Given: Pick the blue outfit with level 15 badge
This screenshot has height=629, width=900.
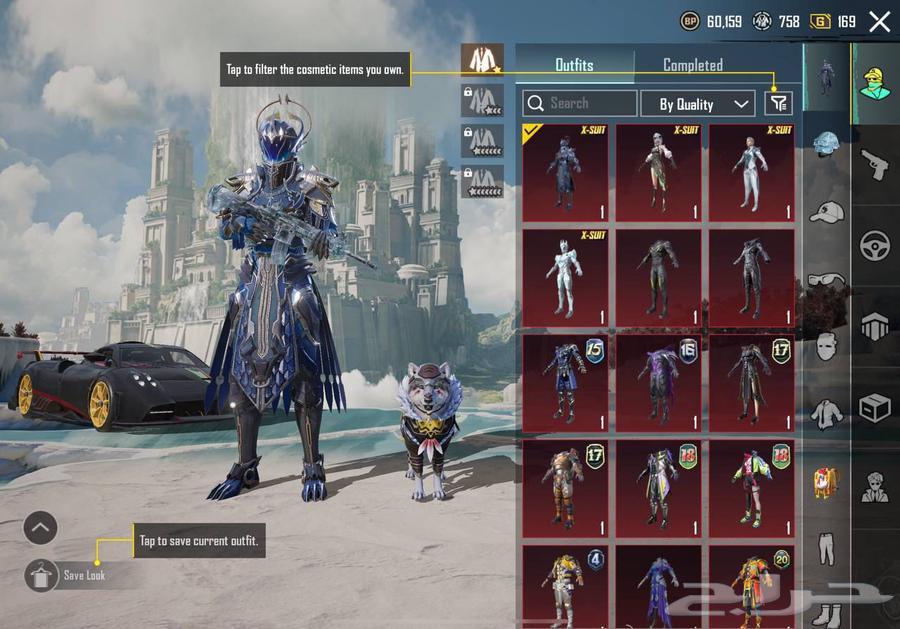Looking at the screenshot, I should coord(565,382).
